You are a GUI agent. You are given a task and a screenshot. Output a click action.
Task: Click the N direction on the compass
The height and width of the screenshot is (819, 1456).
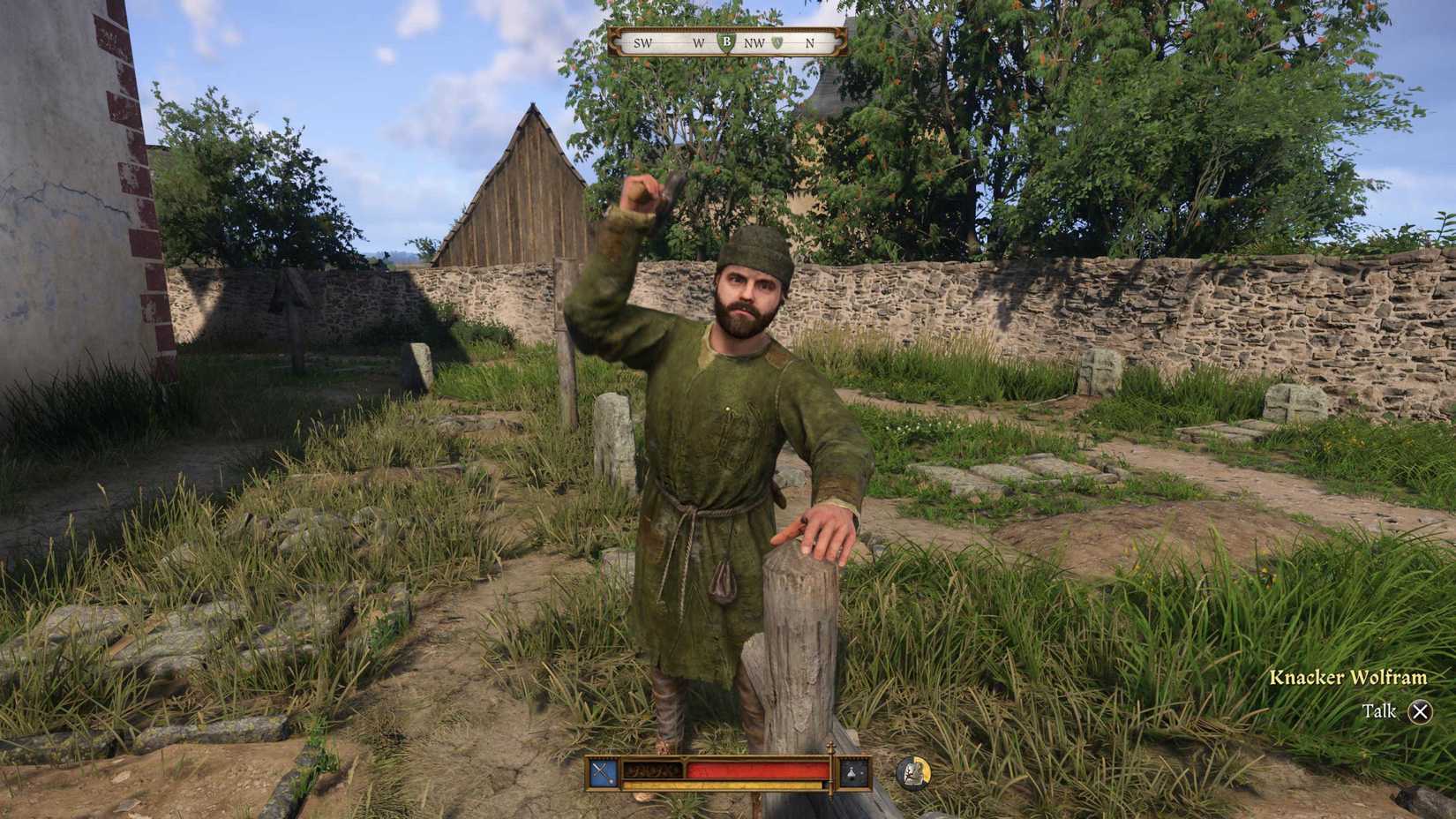click(809, 42)
